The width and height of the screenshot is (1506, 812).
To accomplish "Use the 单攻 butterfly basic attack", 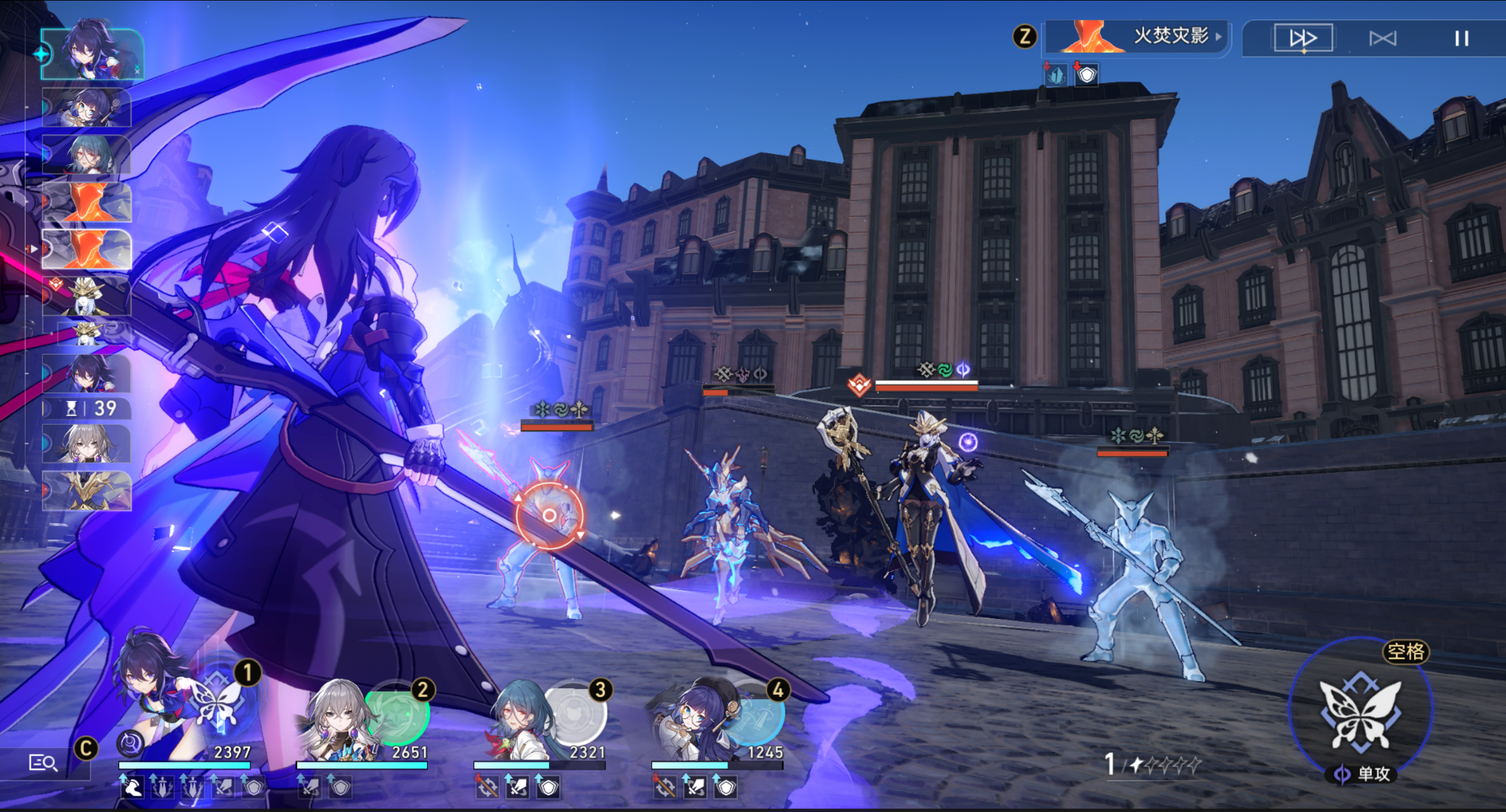I will point(1360,713).
